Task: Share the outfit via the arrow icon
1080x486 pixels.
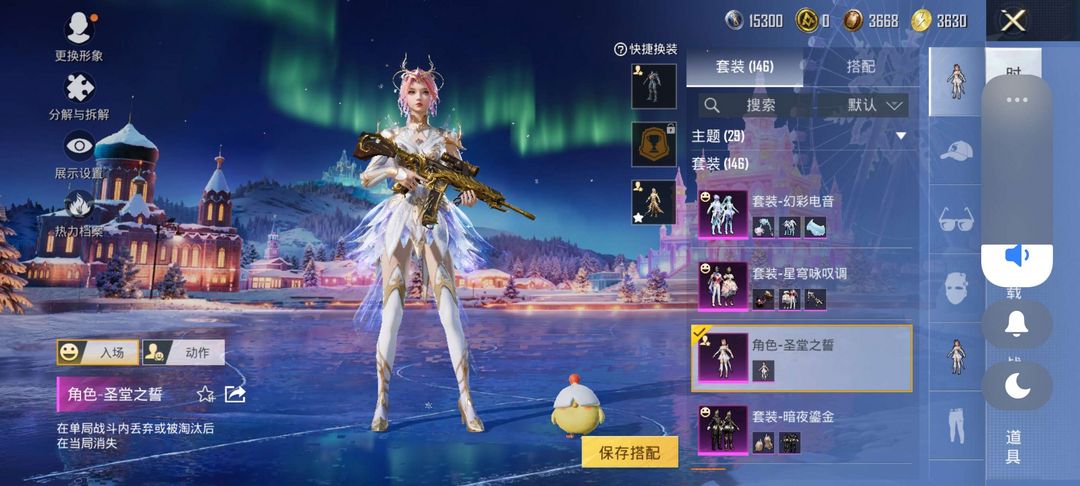Action: point(235,394)
